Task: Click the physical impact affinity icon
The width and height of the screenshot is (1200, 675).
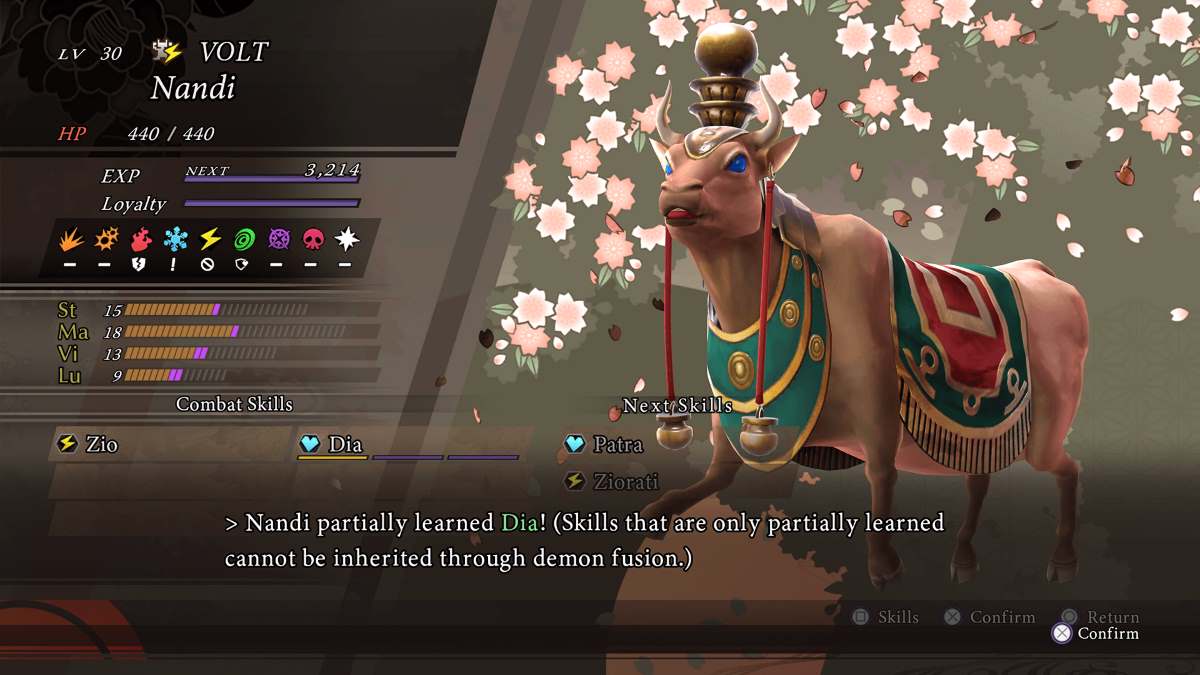Action: pyautogui.click(x=72, y=240)
